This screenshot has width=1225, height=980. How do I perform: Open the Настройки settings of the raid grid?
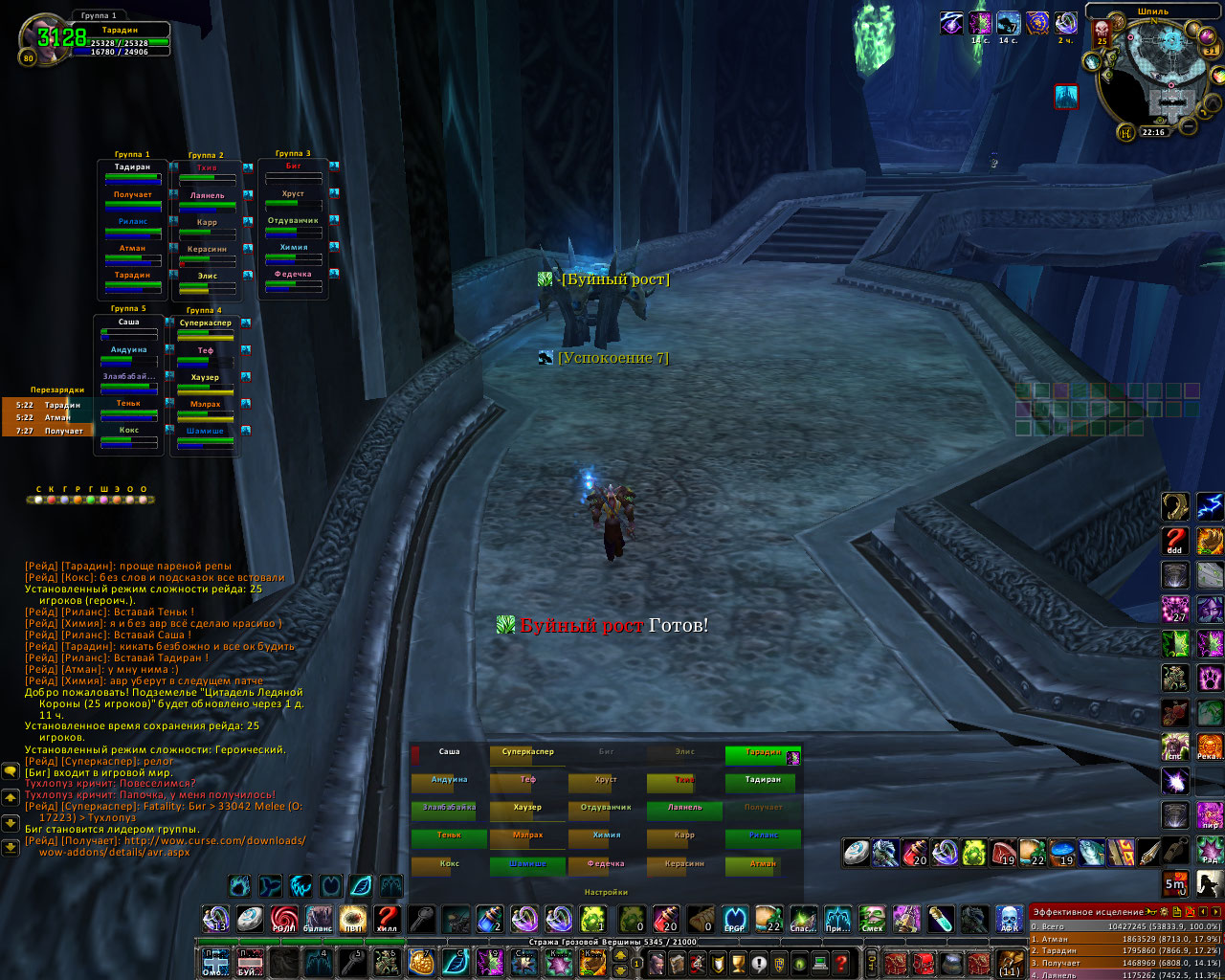coord(606,892)
